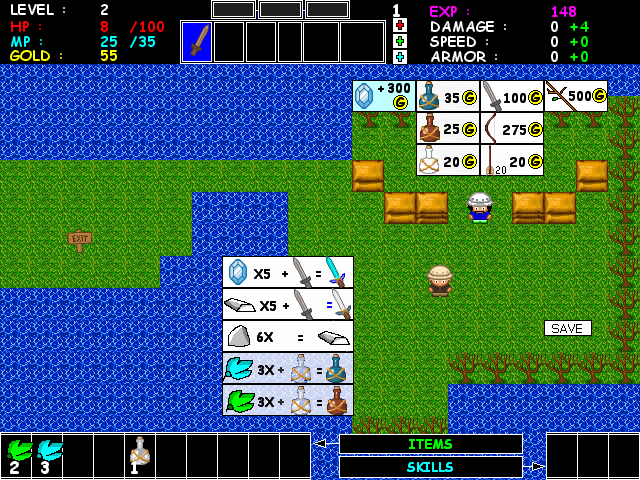Screen dimensions: 640x480
Task: Click the SAVE button
Action: [x=567, y=328]
